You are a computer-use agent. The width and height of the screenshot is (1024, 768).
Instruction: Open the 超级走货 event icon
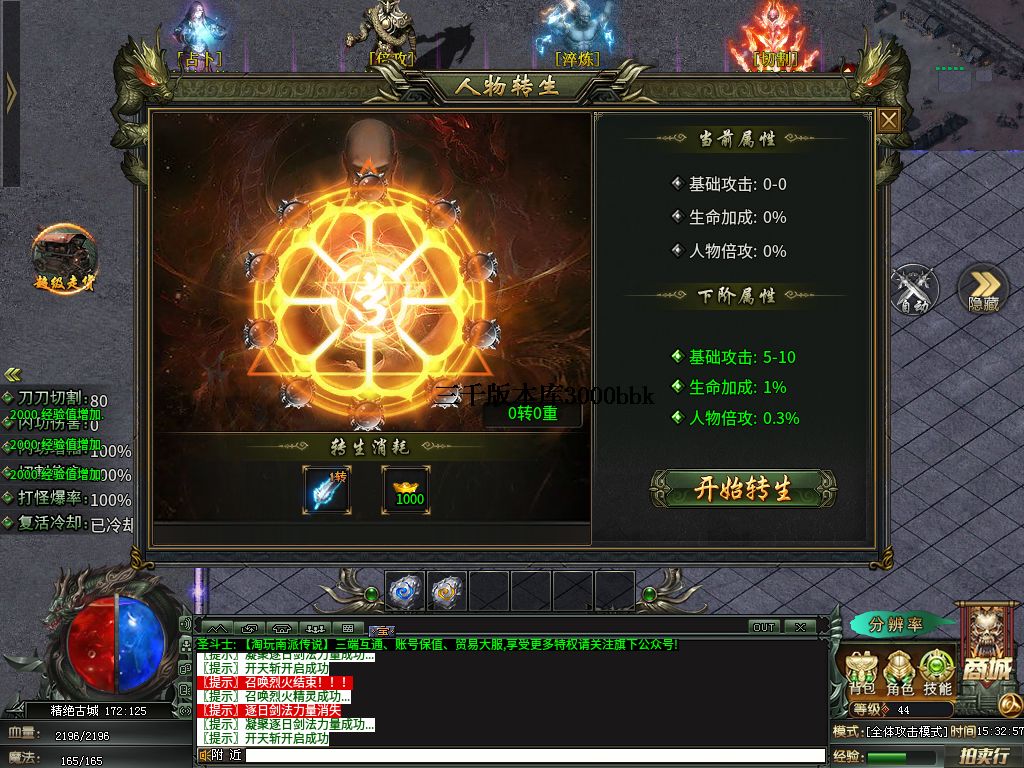65,256
